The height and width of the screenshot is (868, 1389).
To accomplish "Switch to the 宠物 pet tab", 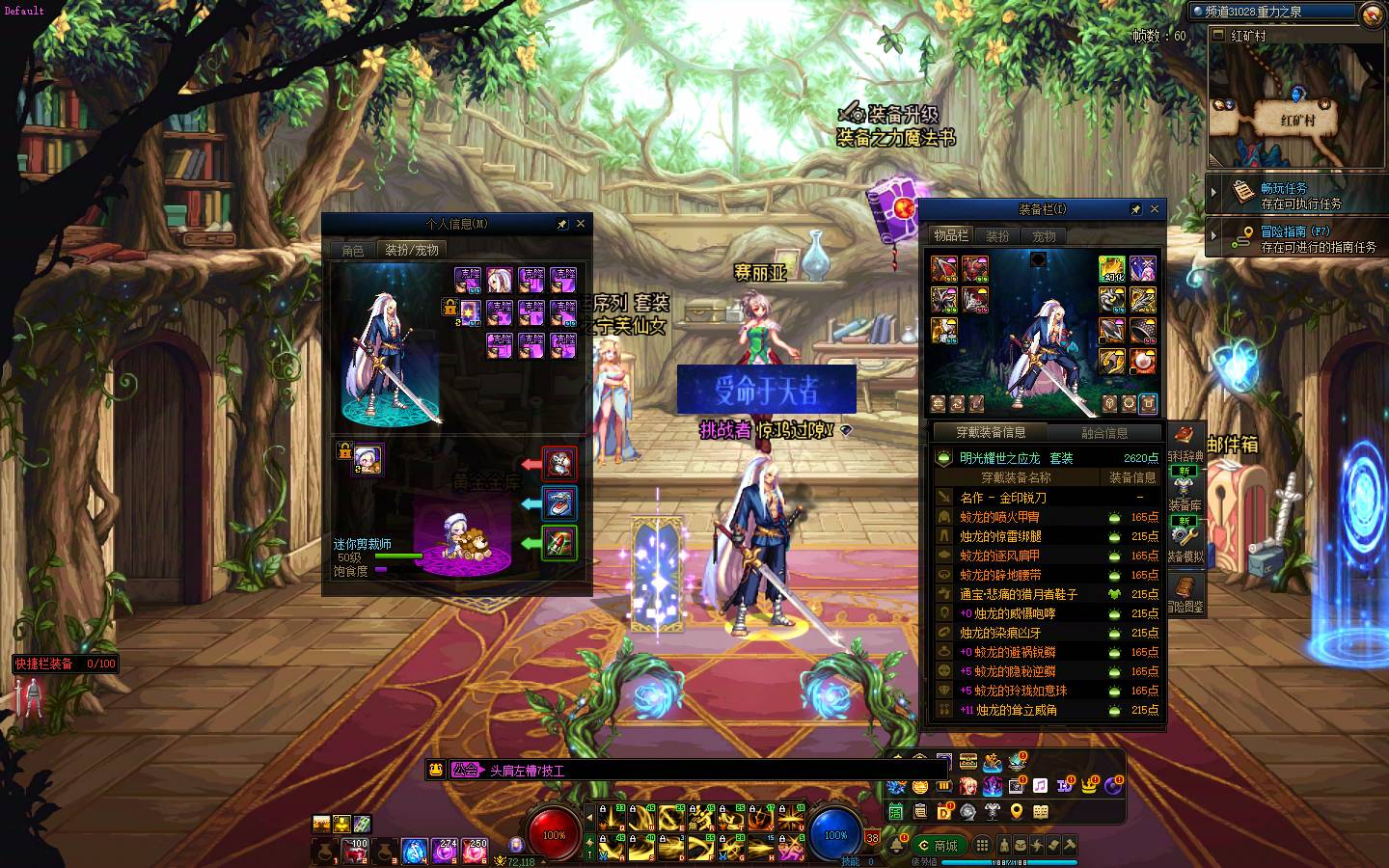I will (x=1044, y=236).
